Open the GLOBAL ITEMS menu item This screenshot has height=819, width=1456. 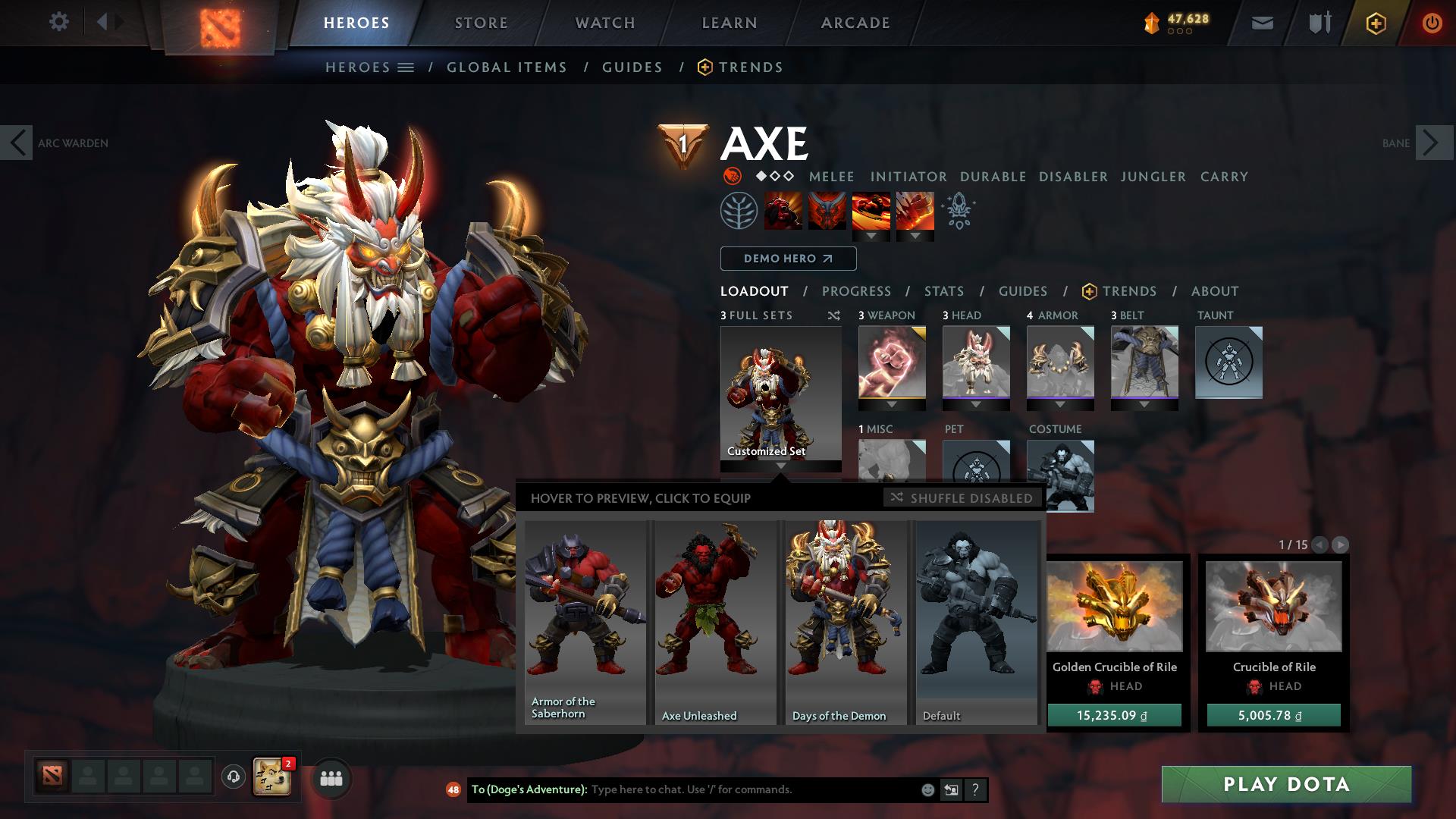tap(507, 67)
